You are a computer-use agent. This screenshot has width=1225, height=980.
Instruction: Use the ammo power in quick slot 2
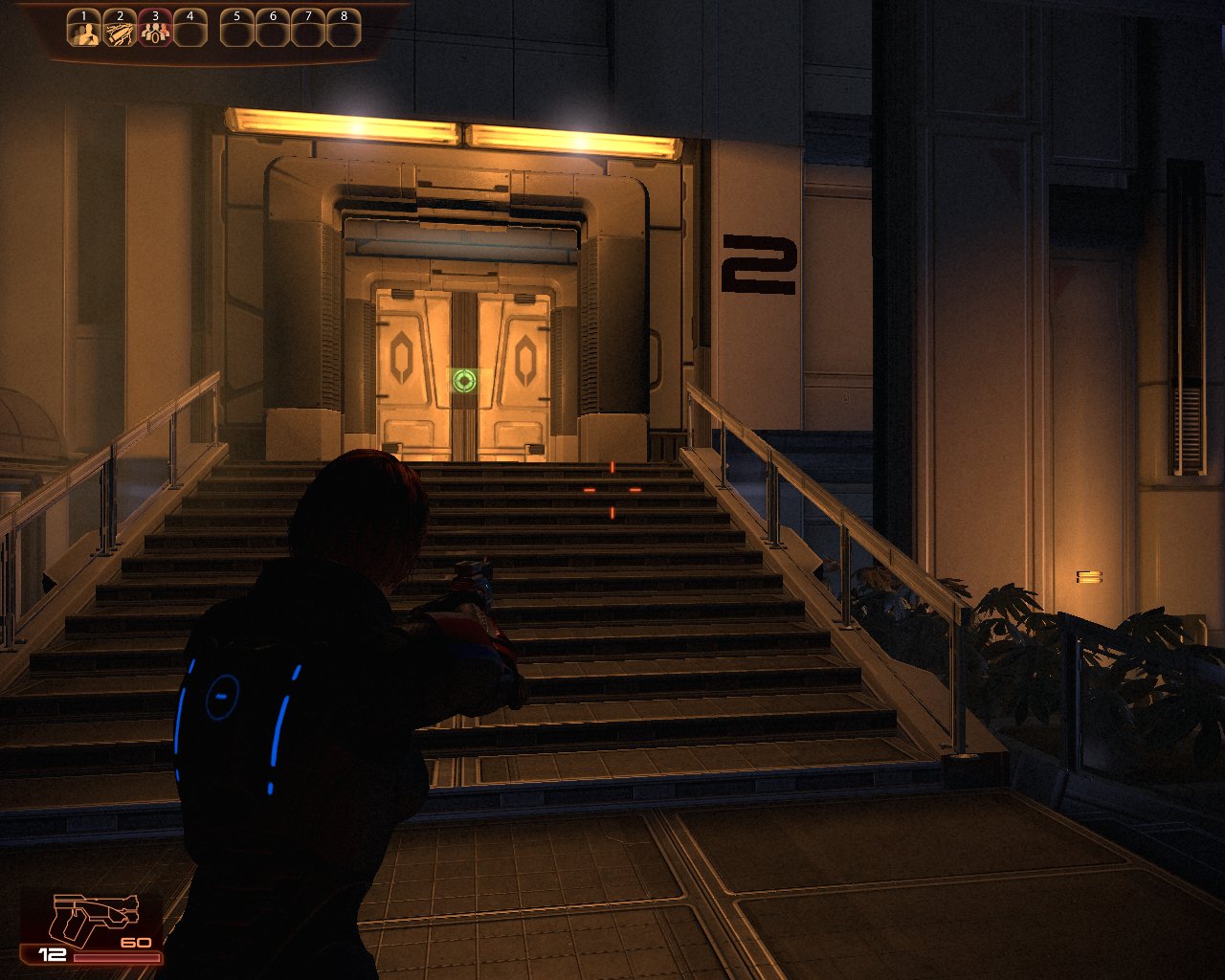click(x=120, y=33)
